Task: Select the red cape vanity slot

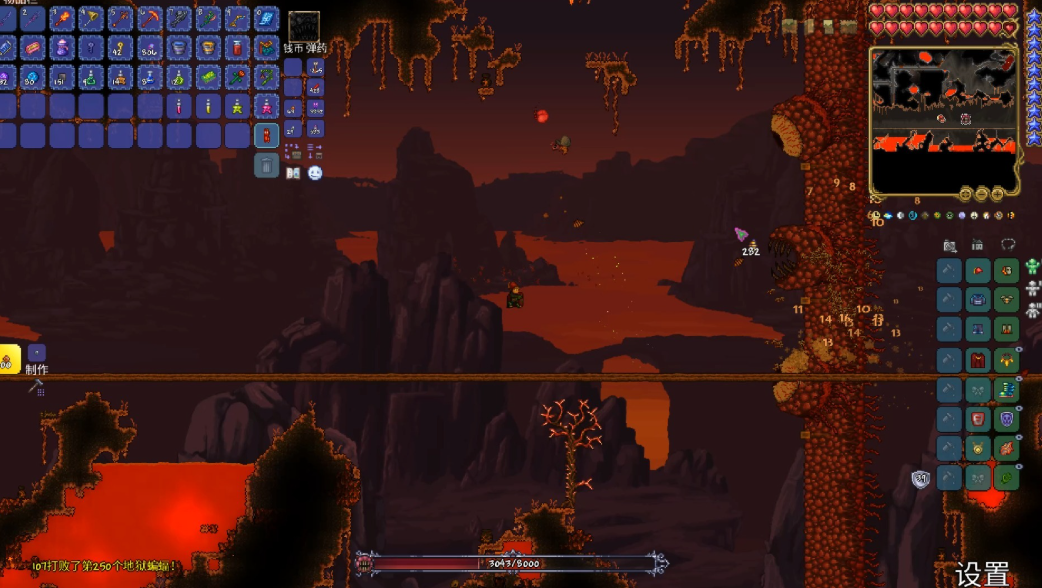Action: 978,359
